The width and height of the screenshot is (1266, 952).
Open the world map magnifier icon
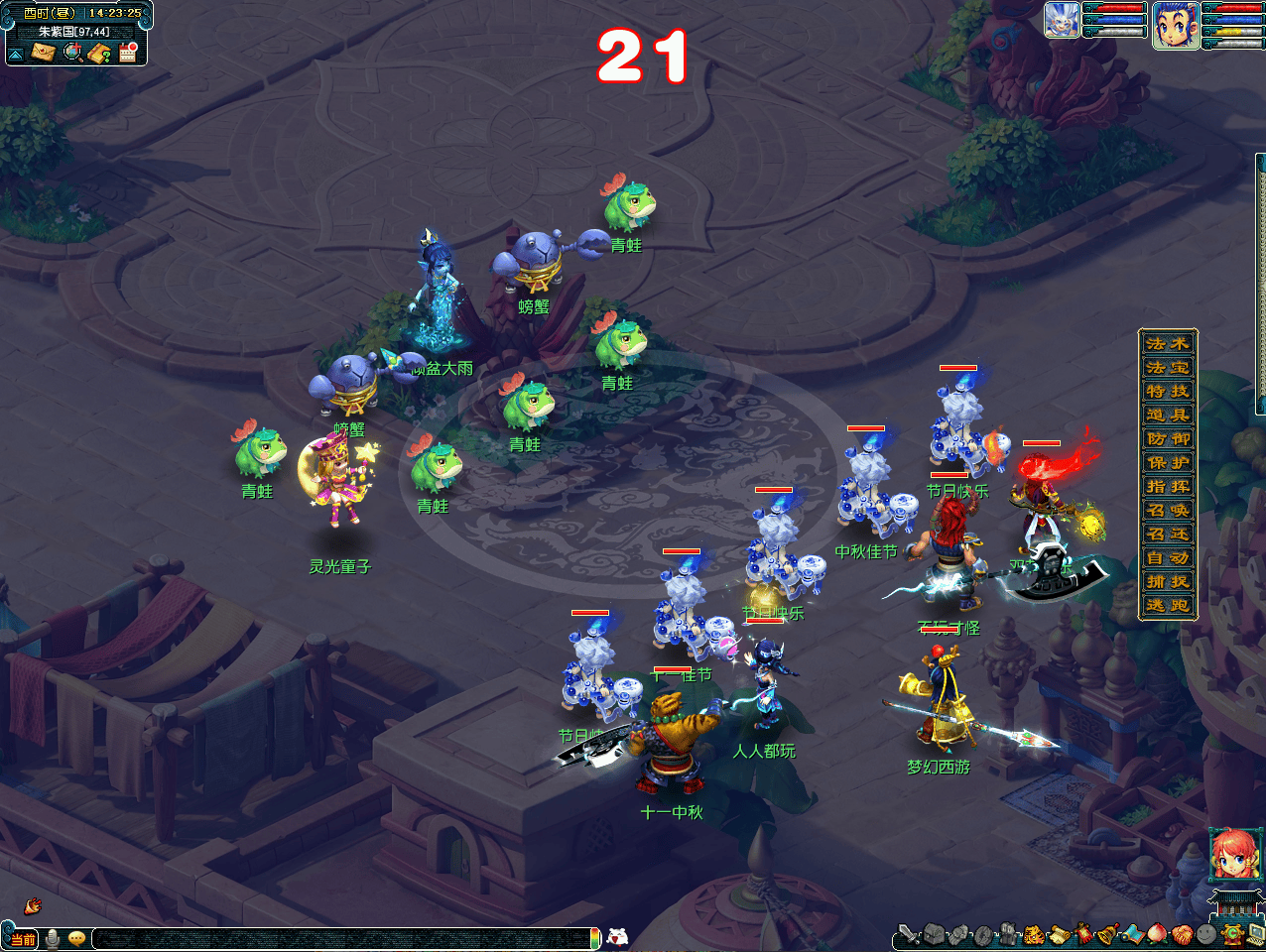pos(72,52)
